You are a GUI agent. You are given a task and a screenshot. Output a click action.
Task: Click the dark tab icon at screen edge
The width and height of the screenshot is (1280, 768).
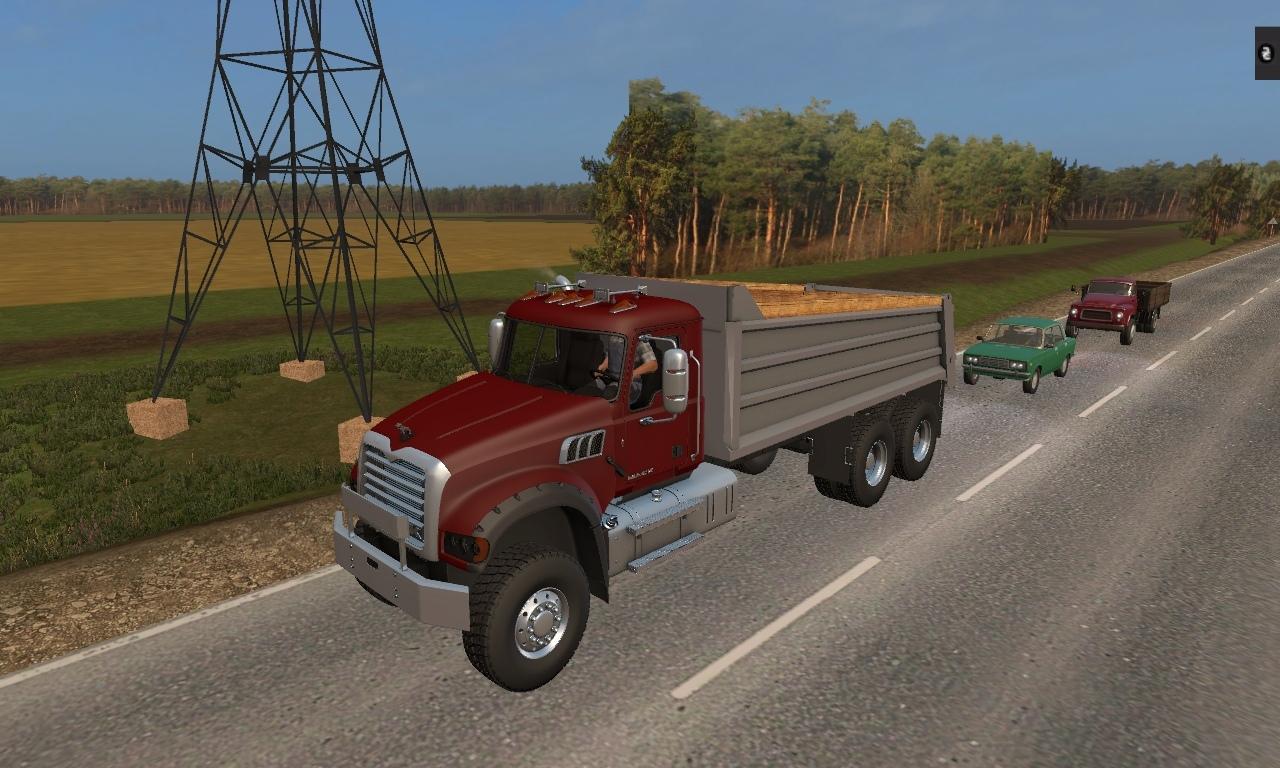pos(1267,53)
